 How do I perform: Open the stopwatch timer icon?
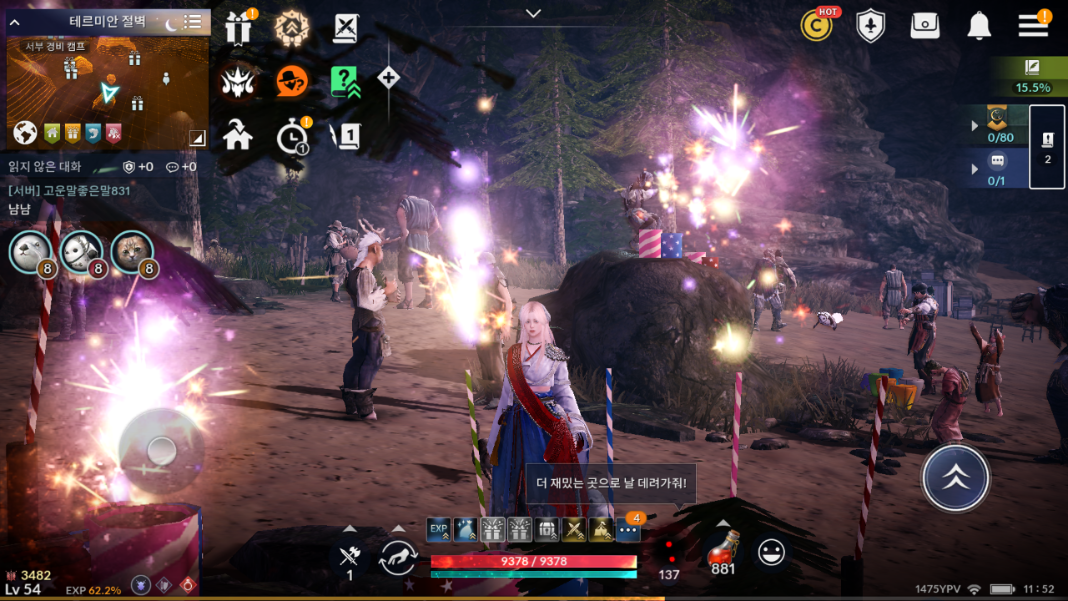pos(292,136)
